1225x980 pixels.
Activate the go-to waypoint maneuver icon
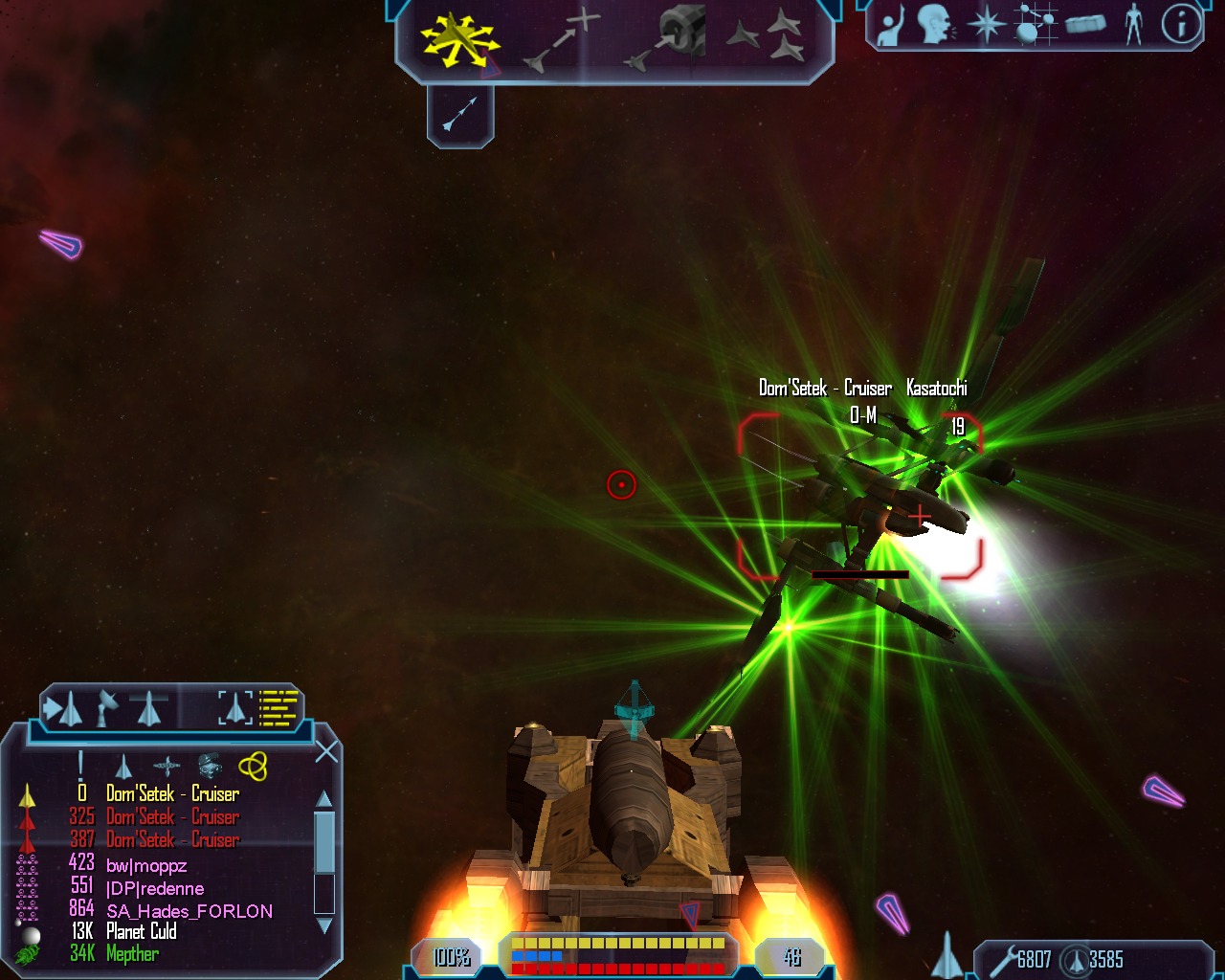click(563, 40)
